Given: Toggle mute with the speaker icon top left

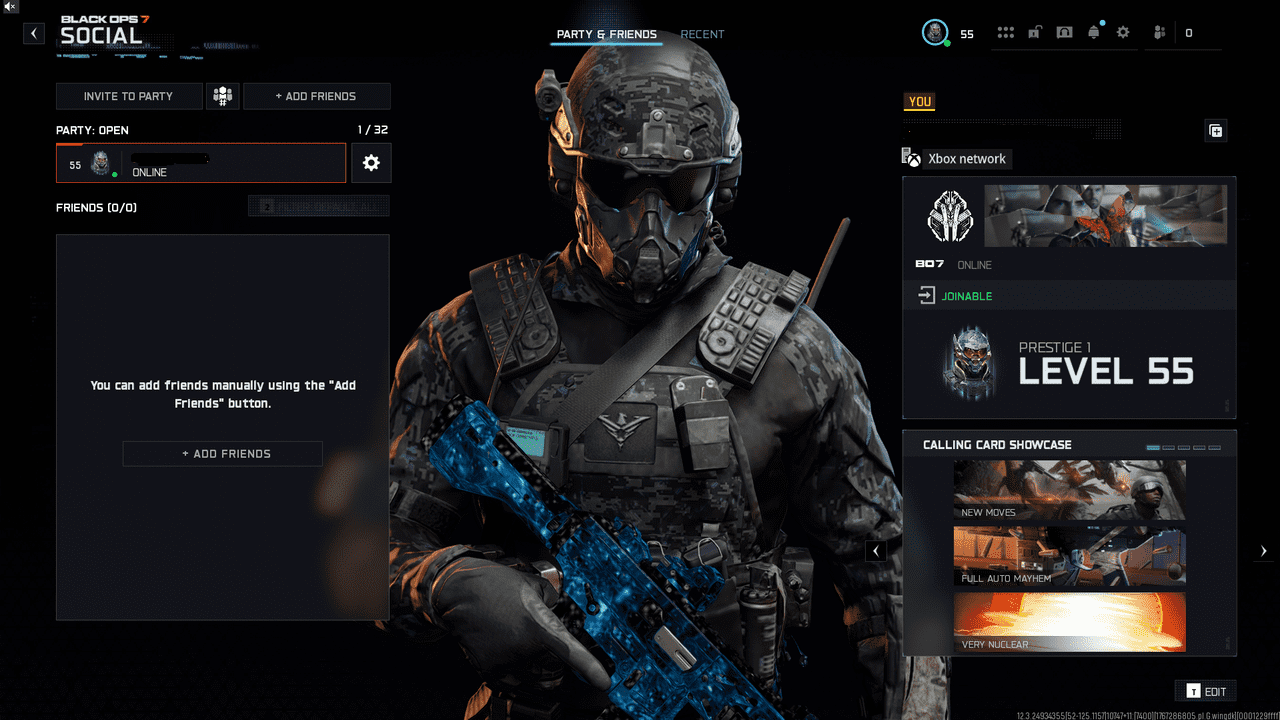Looking at the screenshot, I should point(9,8).
